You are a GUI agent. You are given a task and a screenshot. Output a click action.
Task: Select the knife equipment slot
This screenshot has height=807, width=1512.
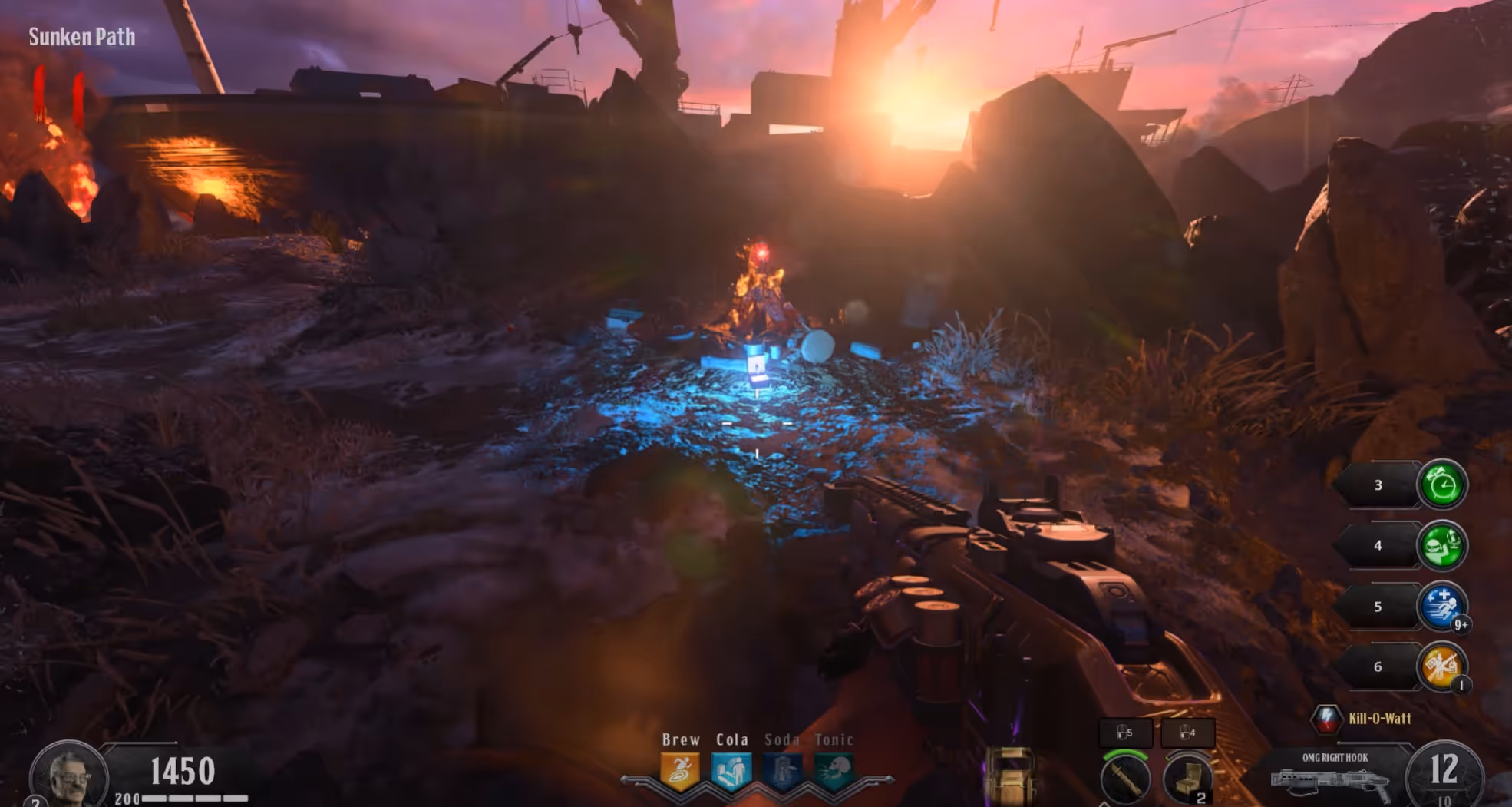1125,779
